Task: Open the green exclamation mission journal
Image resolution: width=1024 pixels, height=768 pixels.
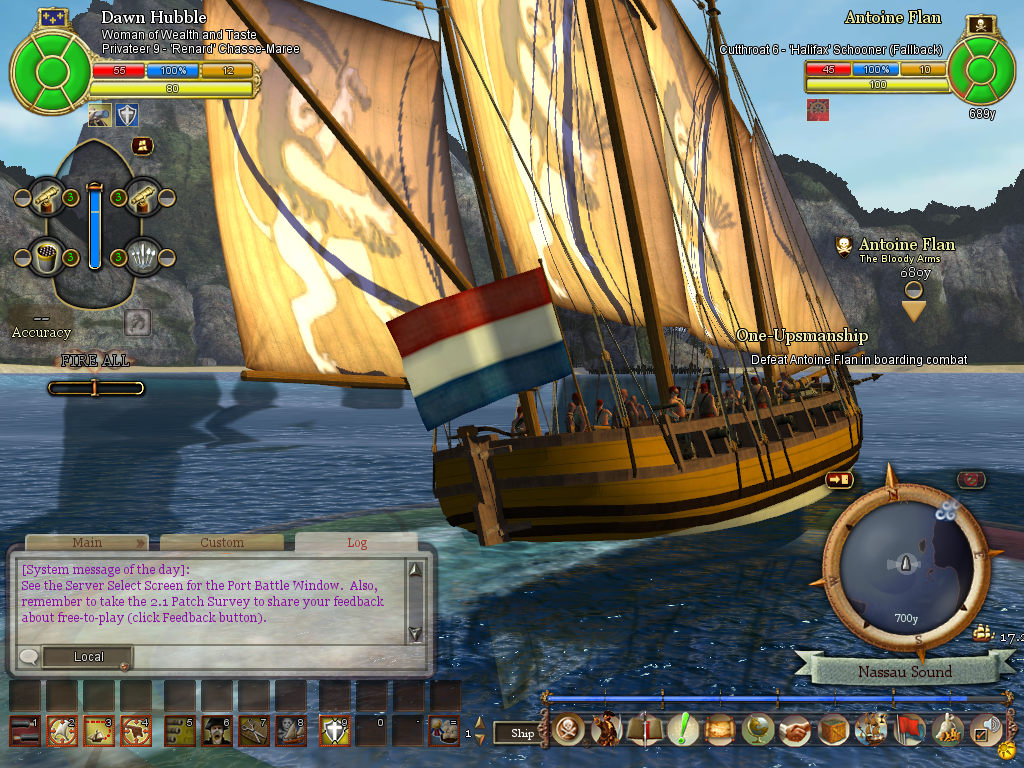Action: click(682, 730)
